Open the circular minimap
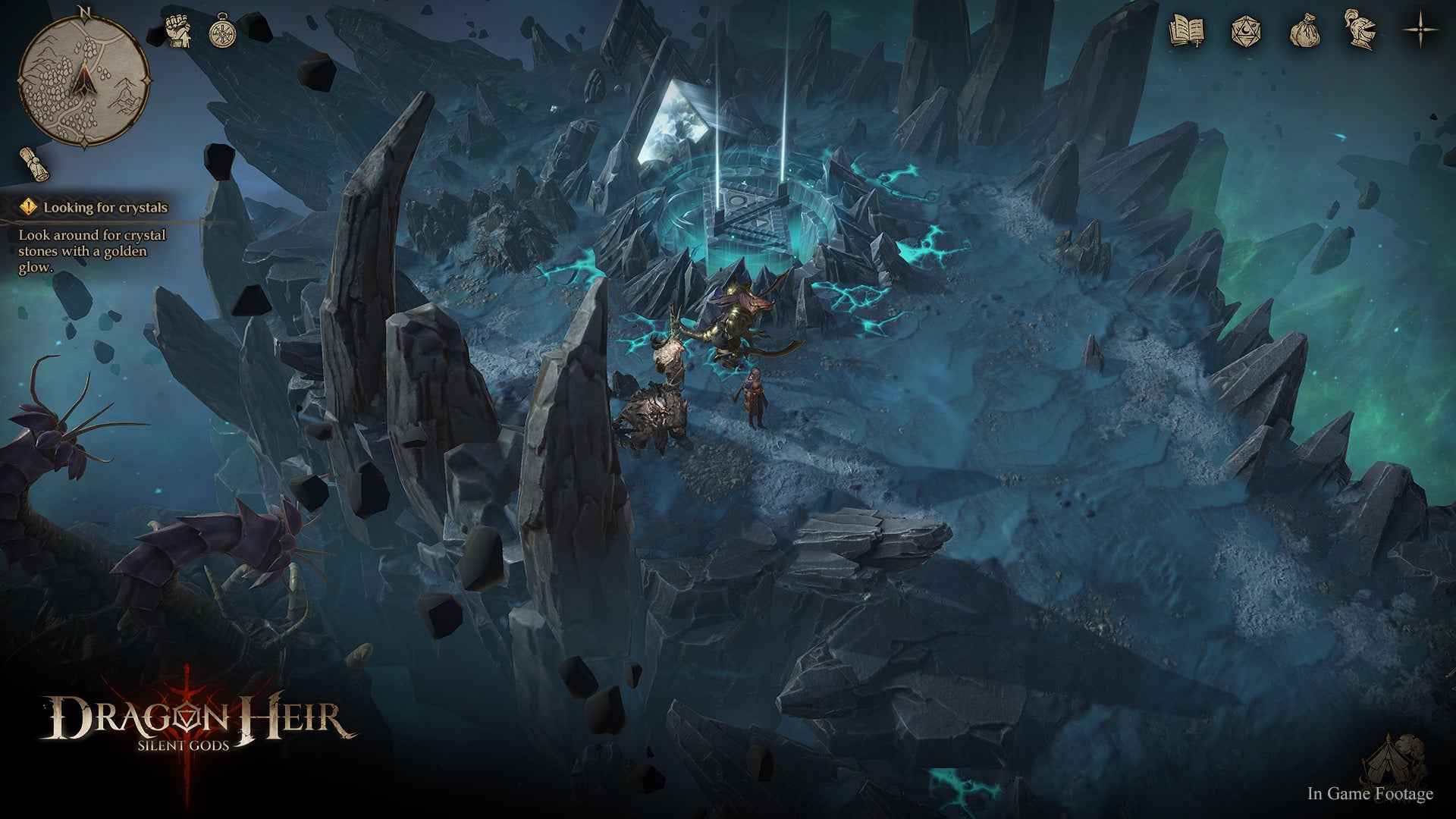The image size is (1456, 819). point(83,80)
